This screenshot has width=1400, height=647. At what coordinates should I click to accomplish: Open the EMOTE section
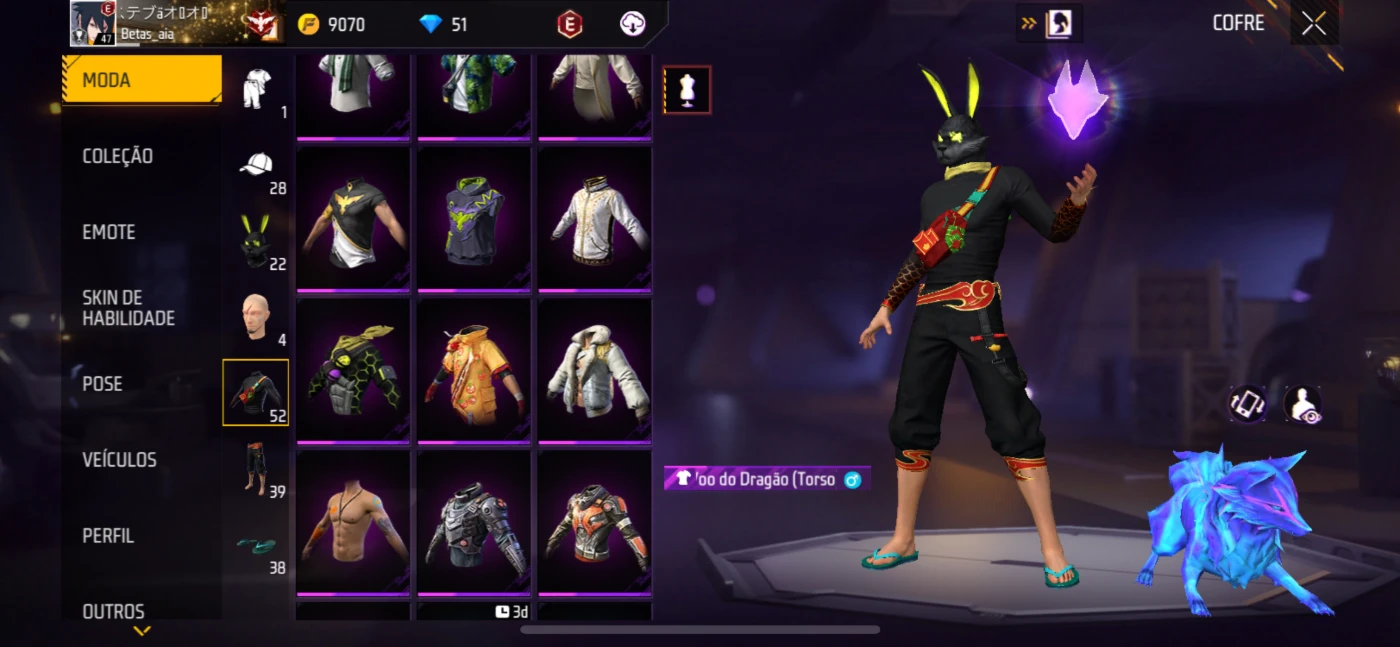pos(109,232)
